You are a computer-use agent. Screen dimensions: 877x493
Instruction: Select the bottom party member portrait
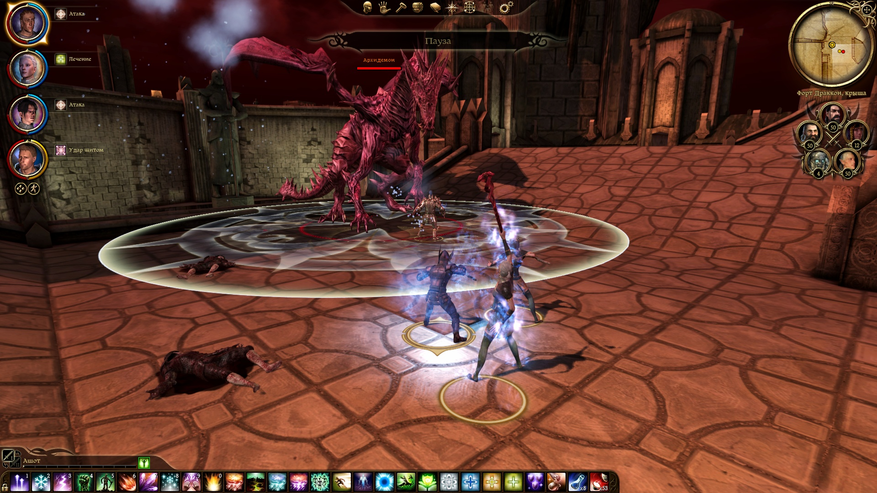click(27, 157)
